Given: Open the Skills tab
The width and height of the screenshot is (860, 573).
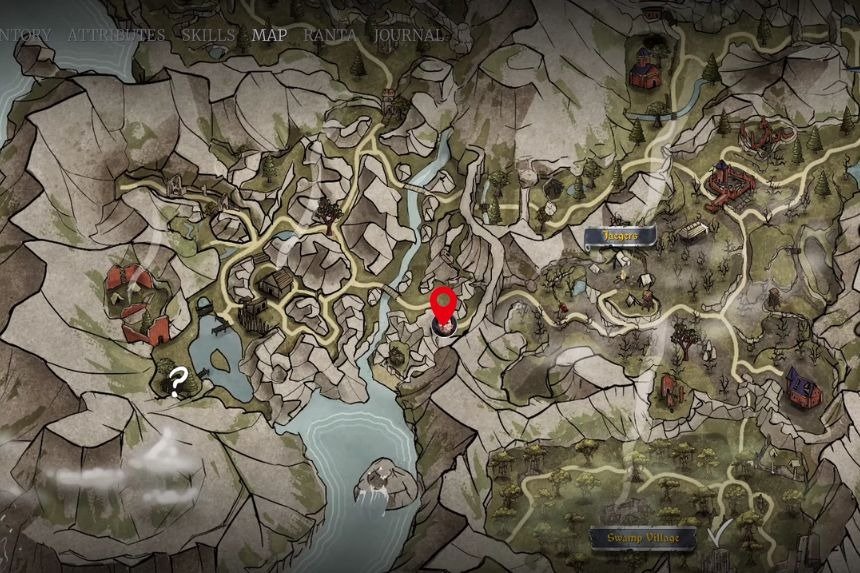Looking at the screenshot, I should 208,34.
